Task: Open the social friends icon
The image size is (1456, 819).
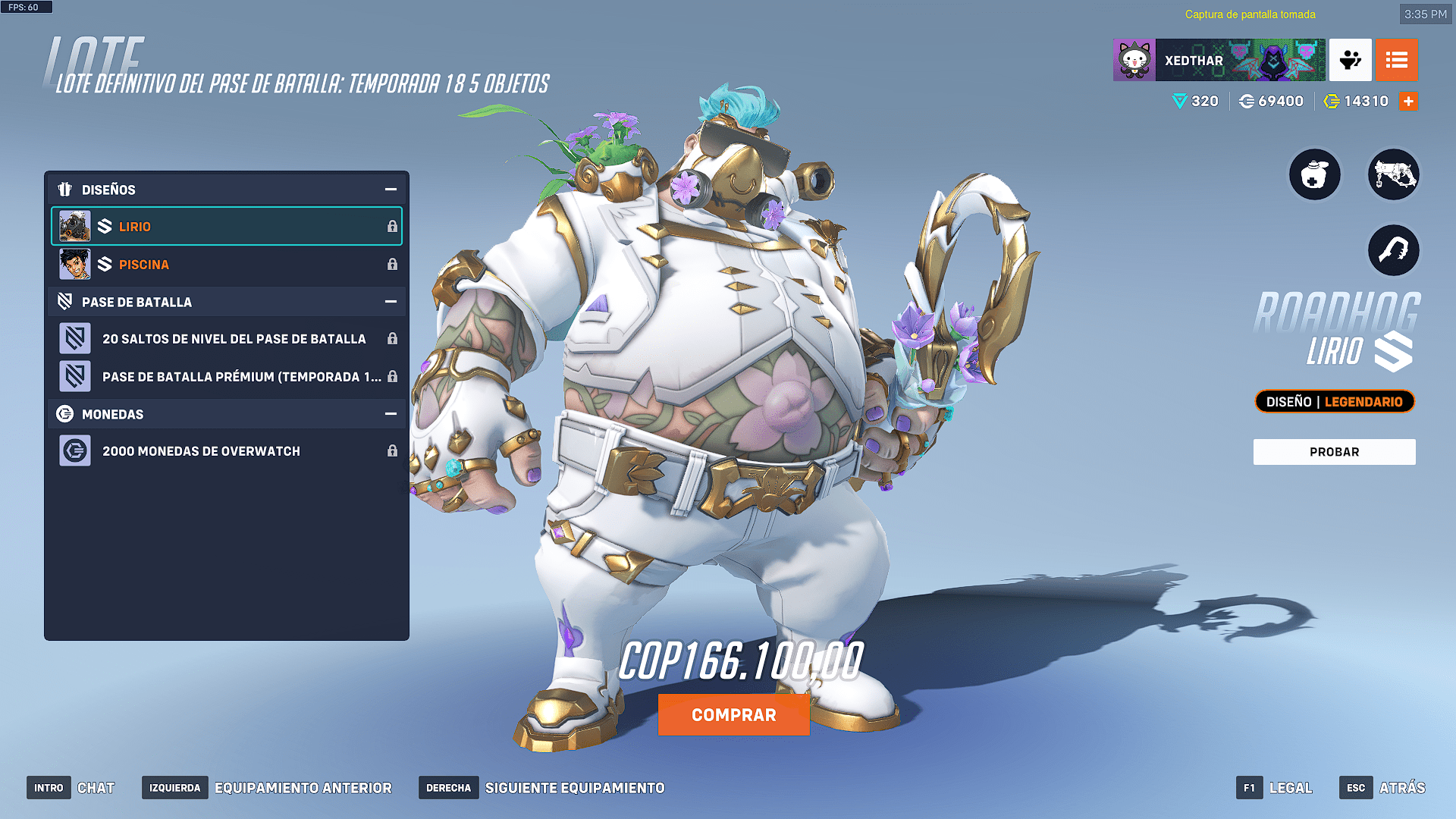Action: tap(1350, 61)
